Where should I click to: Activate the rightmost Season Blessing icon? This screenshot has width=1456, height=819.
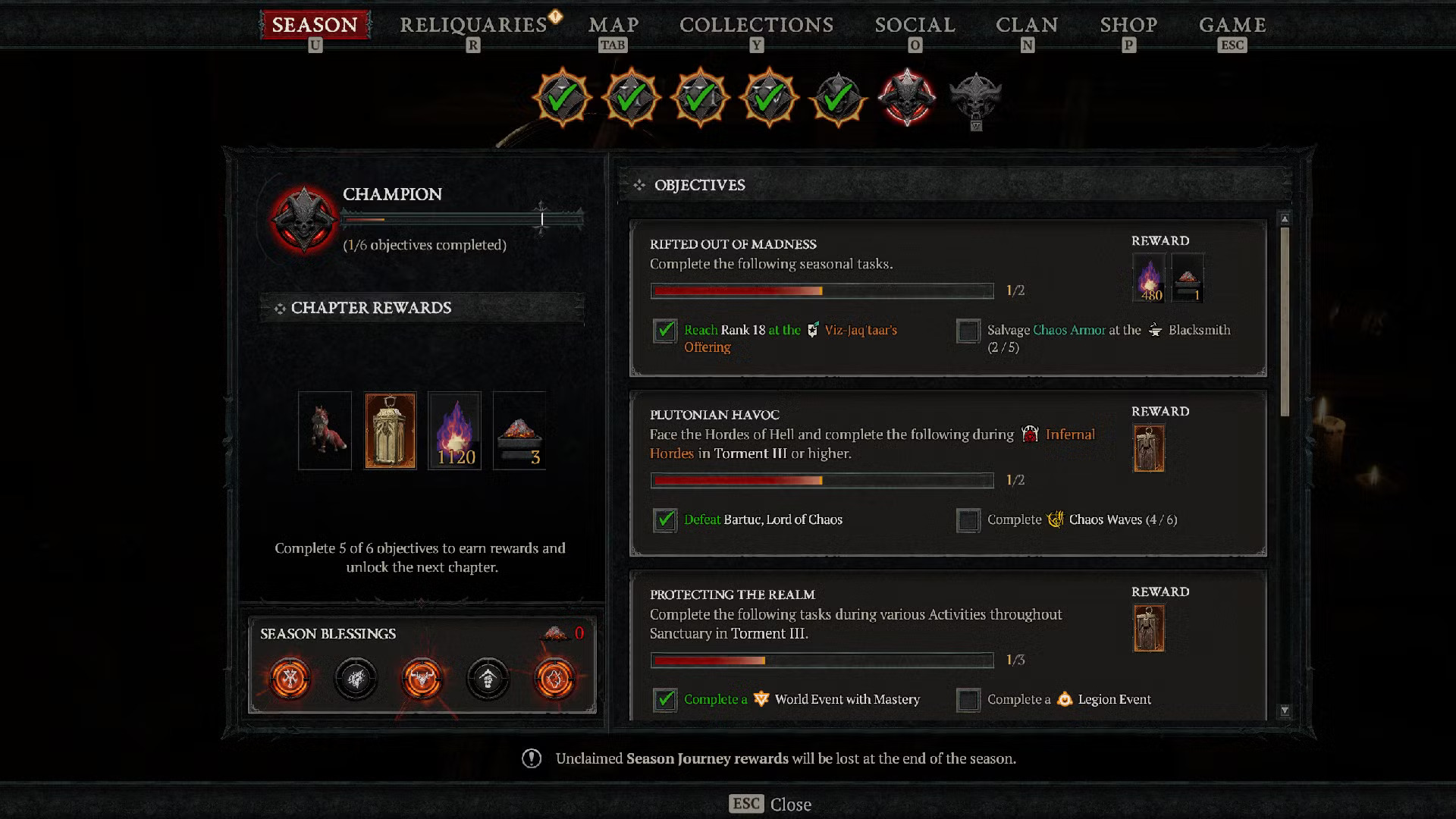pyautogui.click(x=556, y=679)
